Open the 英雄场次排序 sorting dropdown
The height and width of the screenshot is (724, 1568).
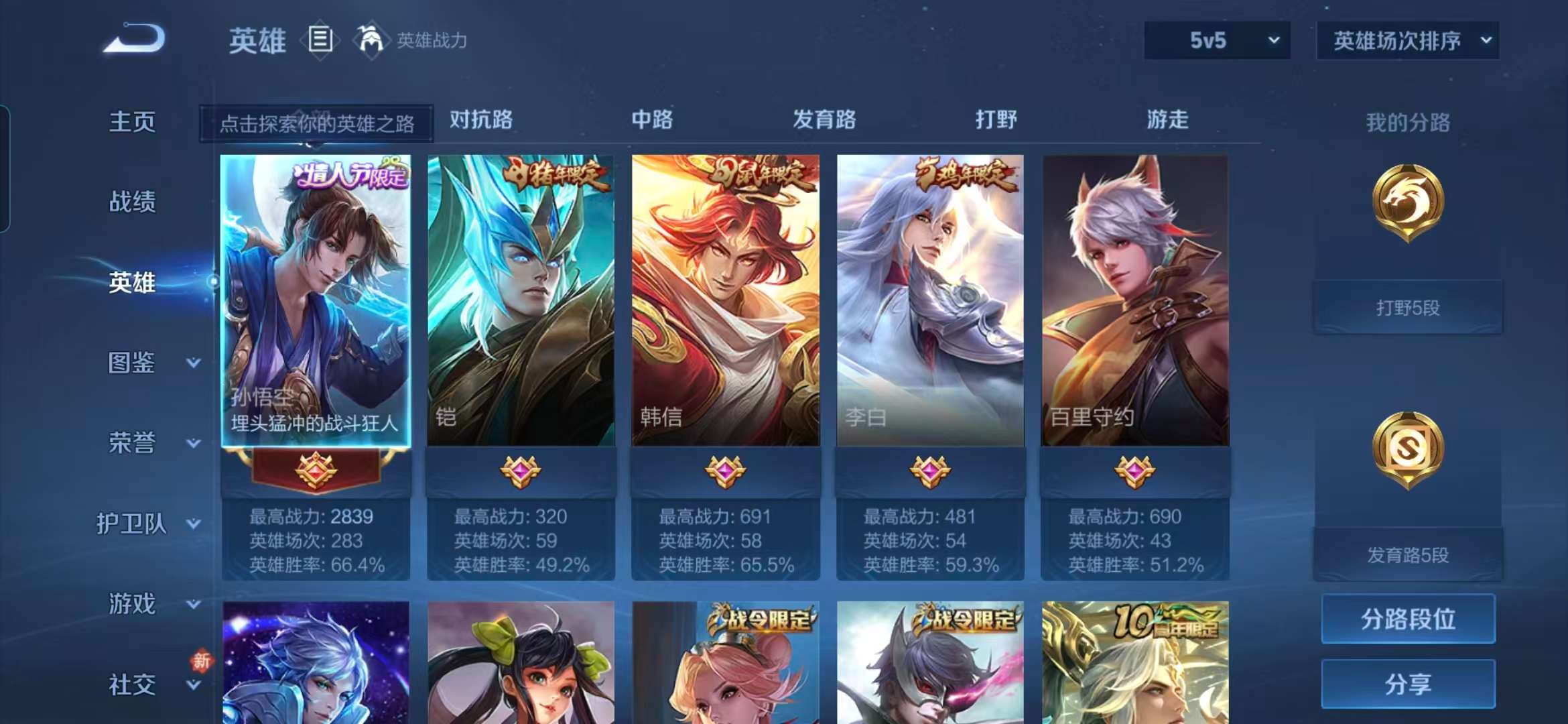click(1407, 40)
